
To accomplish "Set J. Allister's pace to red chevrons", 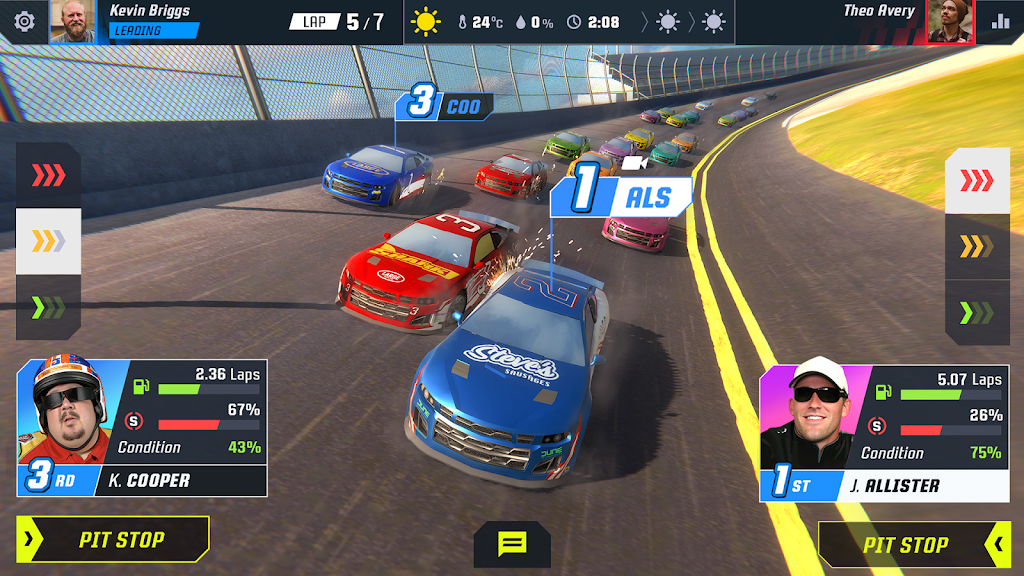I will pos(977,181).
